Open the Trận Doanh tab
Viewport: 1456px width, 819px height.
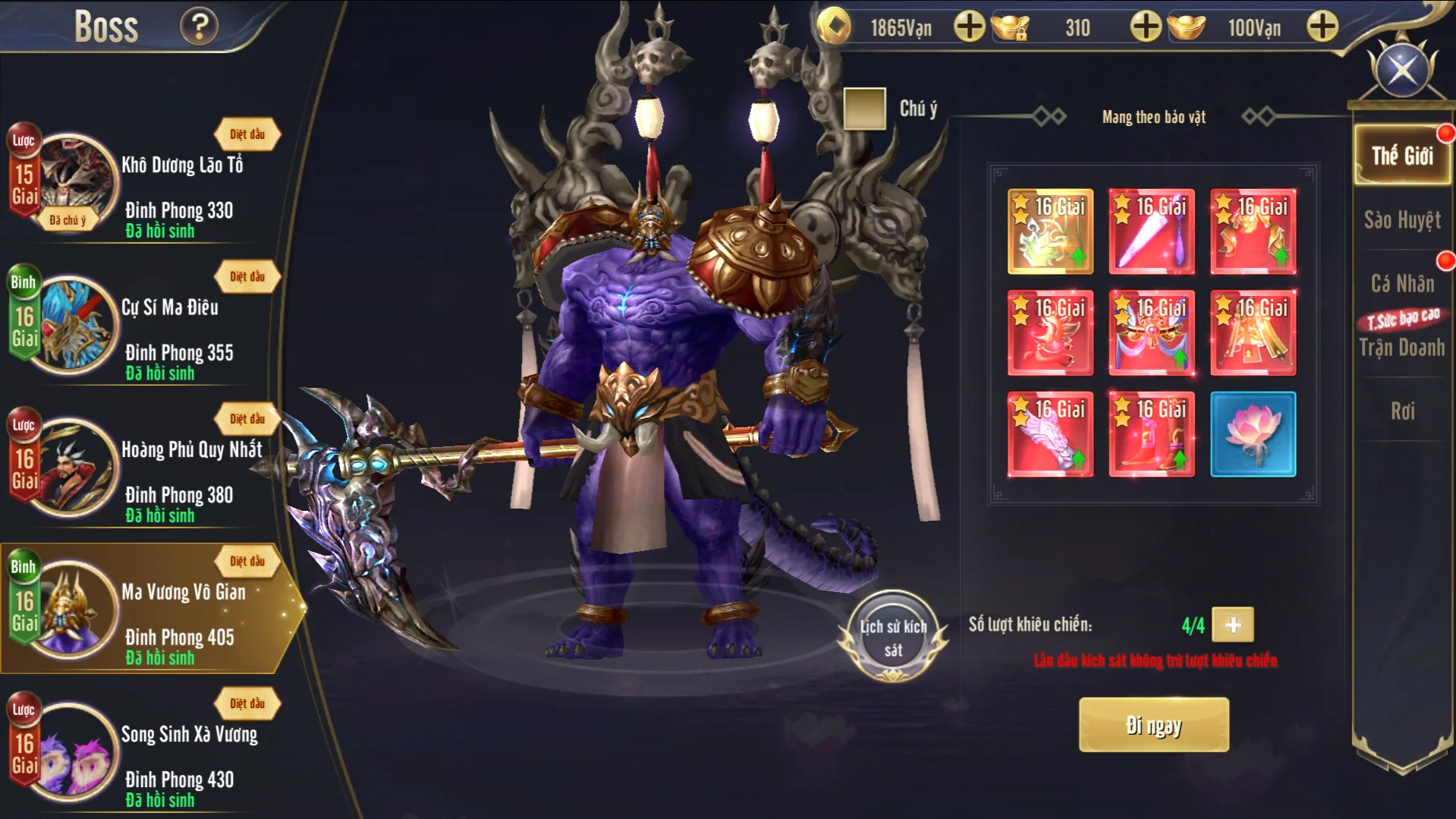click(1401, 347)
